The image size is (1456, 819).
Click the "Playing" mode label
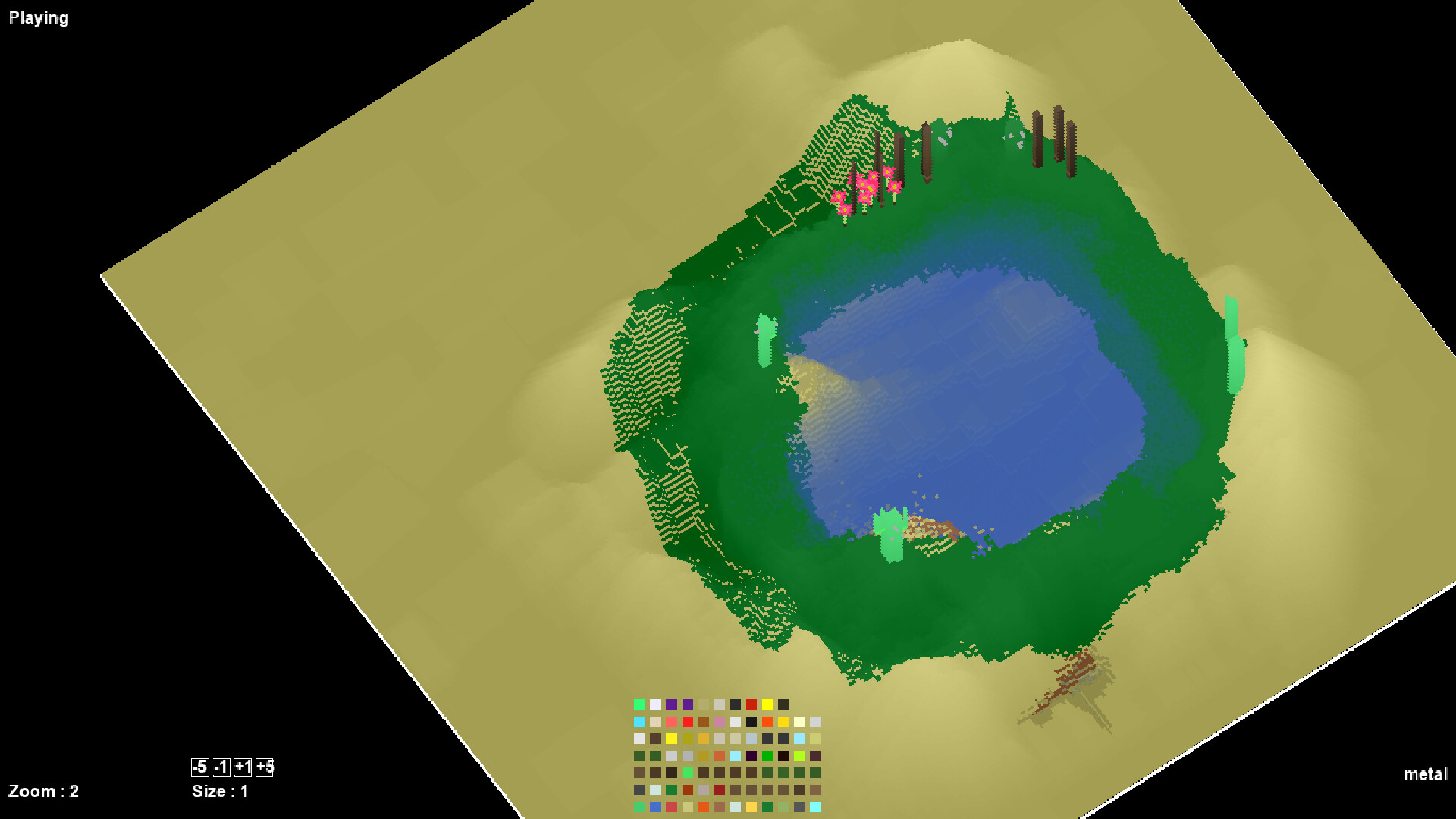38,17
